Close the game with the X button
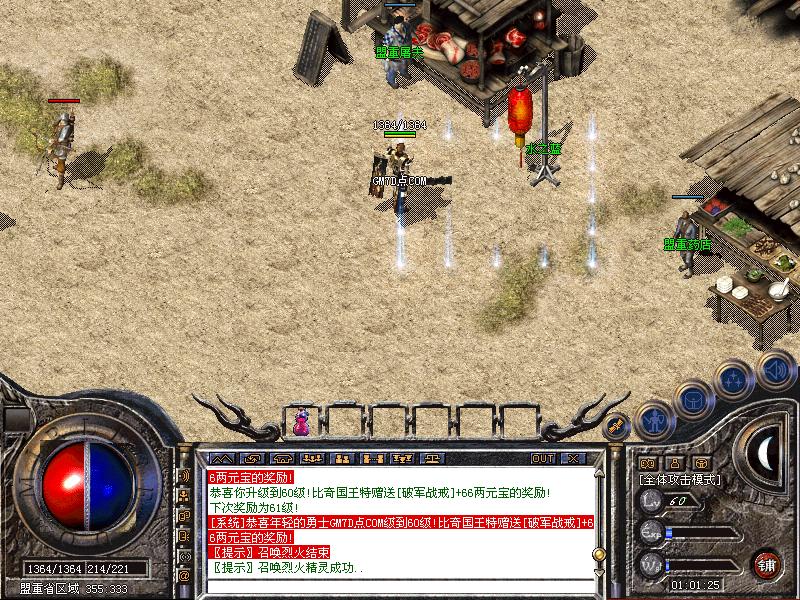This screenshot has height=600, width=800. (573, 458)
